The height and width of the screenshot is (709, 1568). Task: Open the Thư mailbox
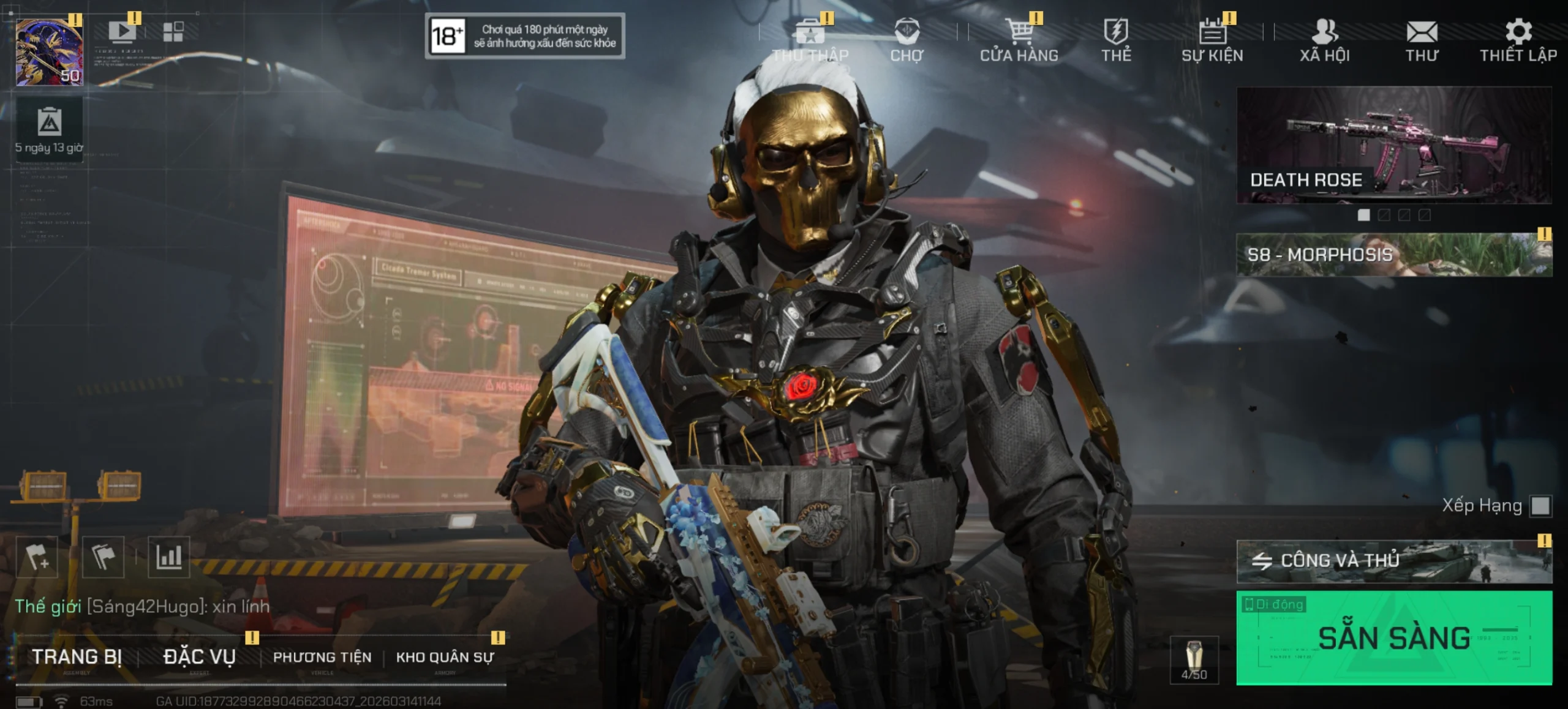click(x=1422, y=40)
